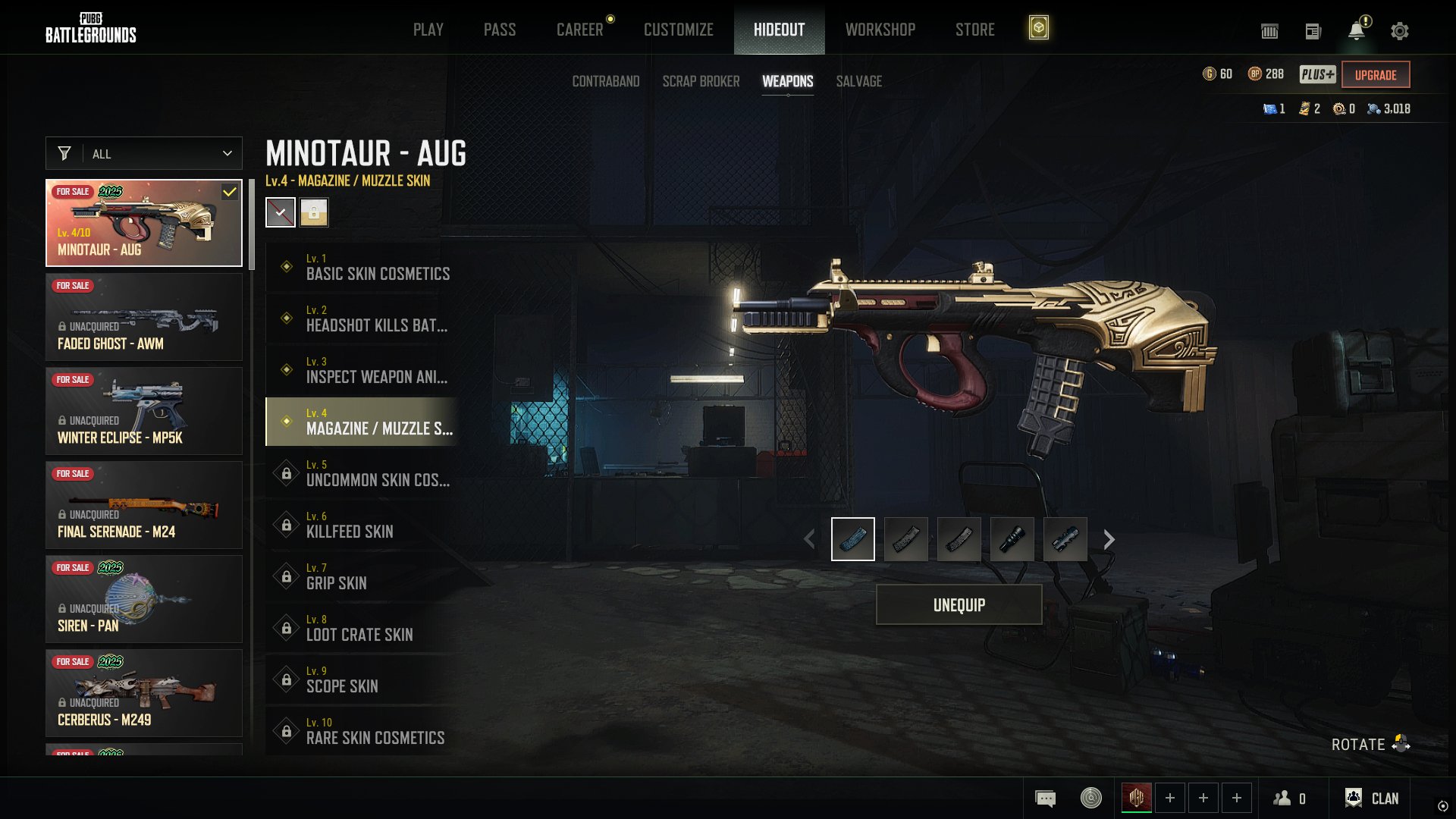Viewport: 1456px width, 819px height.
Task: Show next attachment skins with right arrow
Action: click(1109, 539)
